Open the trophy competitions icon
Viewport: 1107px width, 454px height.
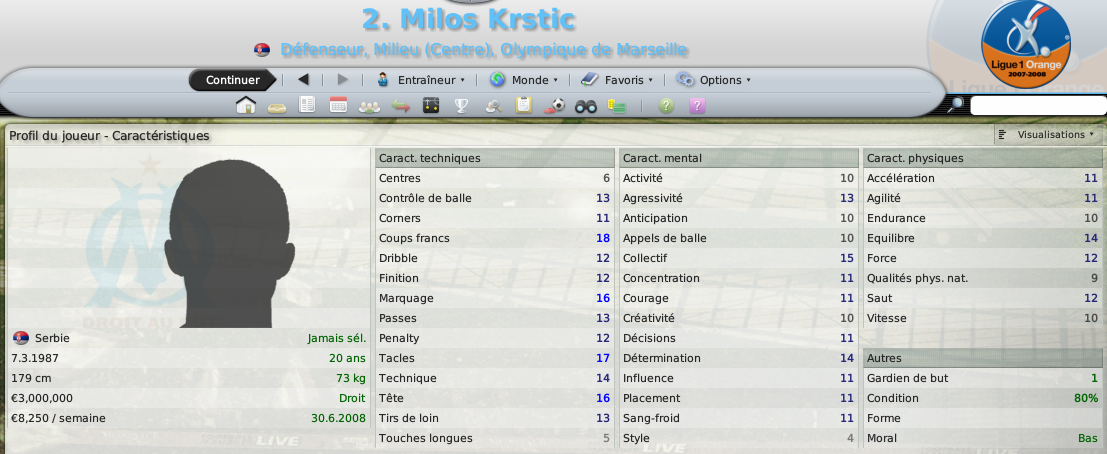pos(462,105)
